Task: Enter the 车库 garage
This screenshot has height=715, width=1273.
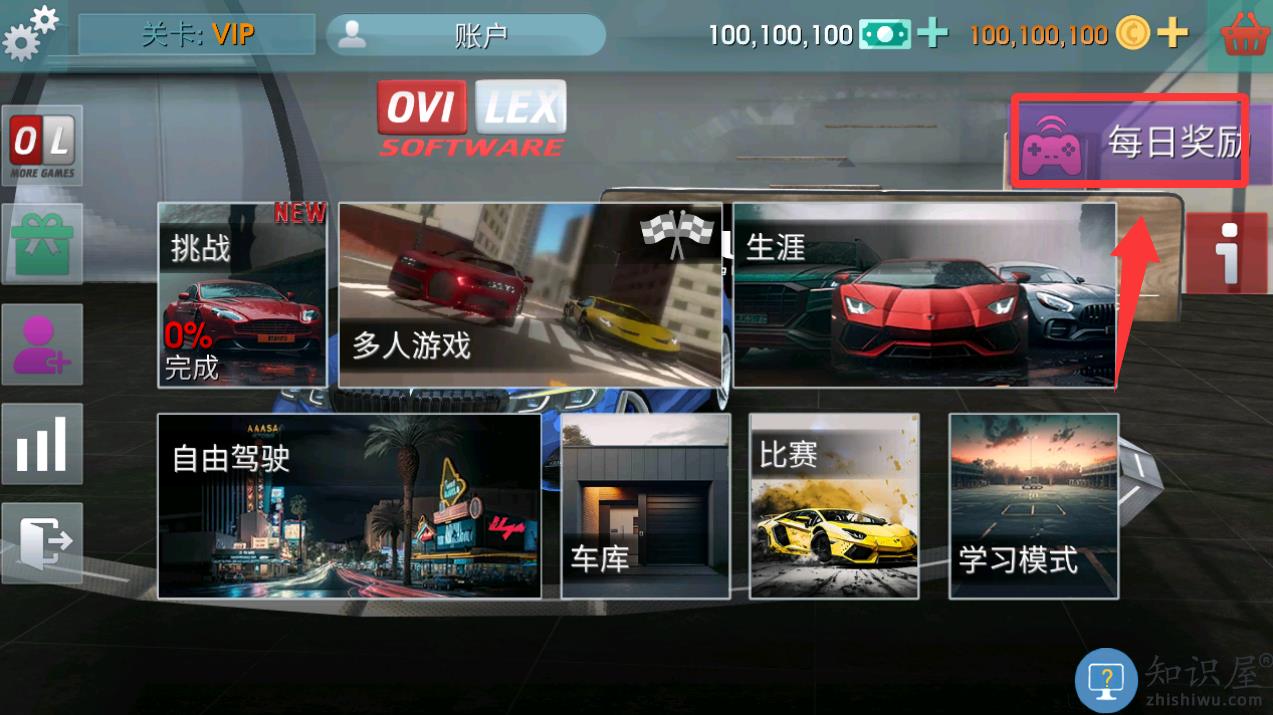Action: 645,506
